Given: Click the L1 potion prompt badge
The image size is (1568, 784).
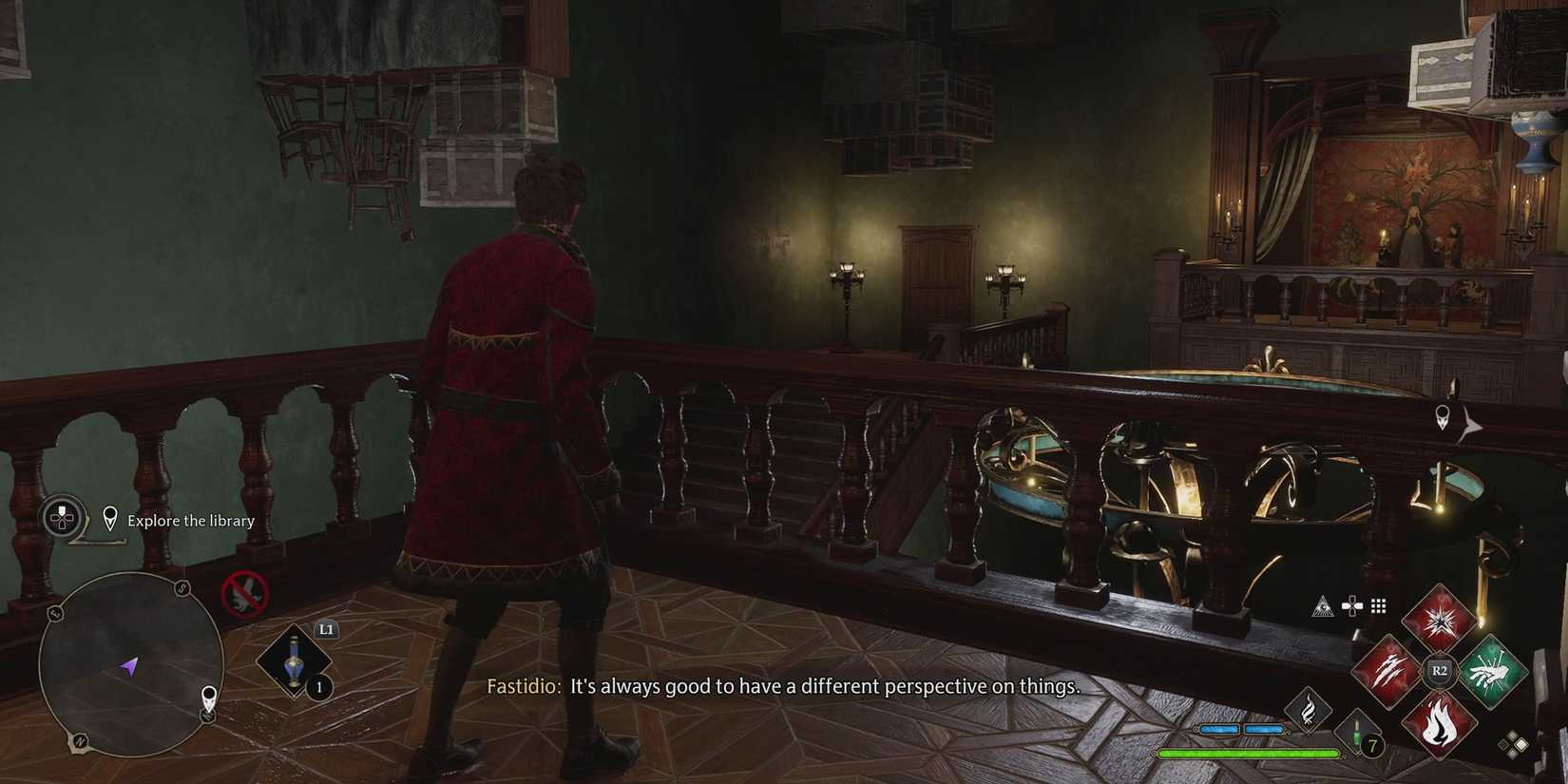Looking at the screenshot, I should pyautogui.click(x=327, y=629).
